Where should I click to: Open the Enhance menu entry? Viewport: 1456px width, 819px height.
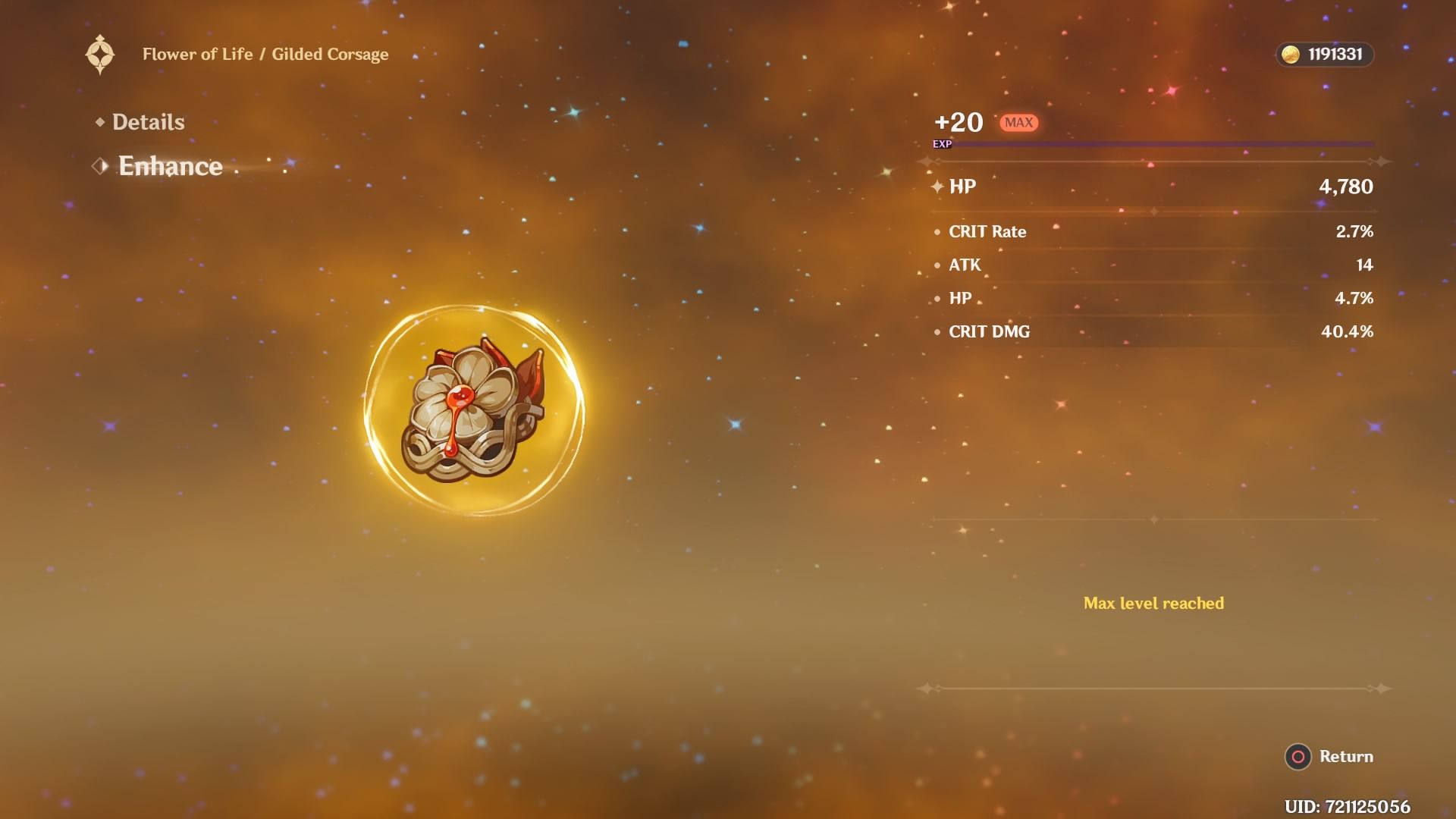pos(171,166)
